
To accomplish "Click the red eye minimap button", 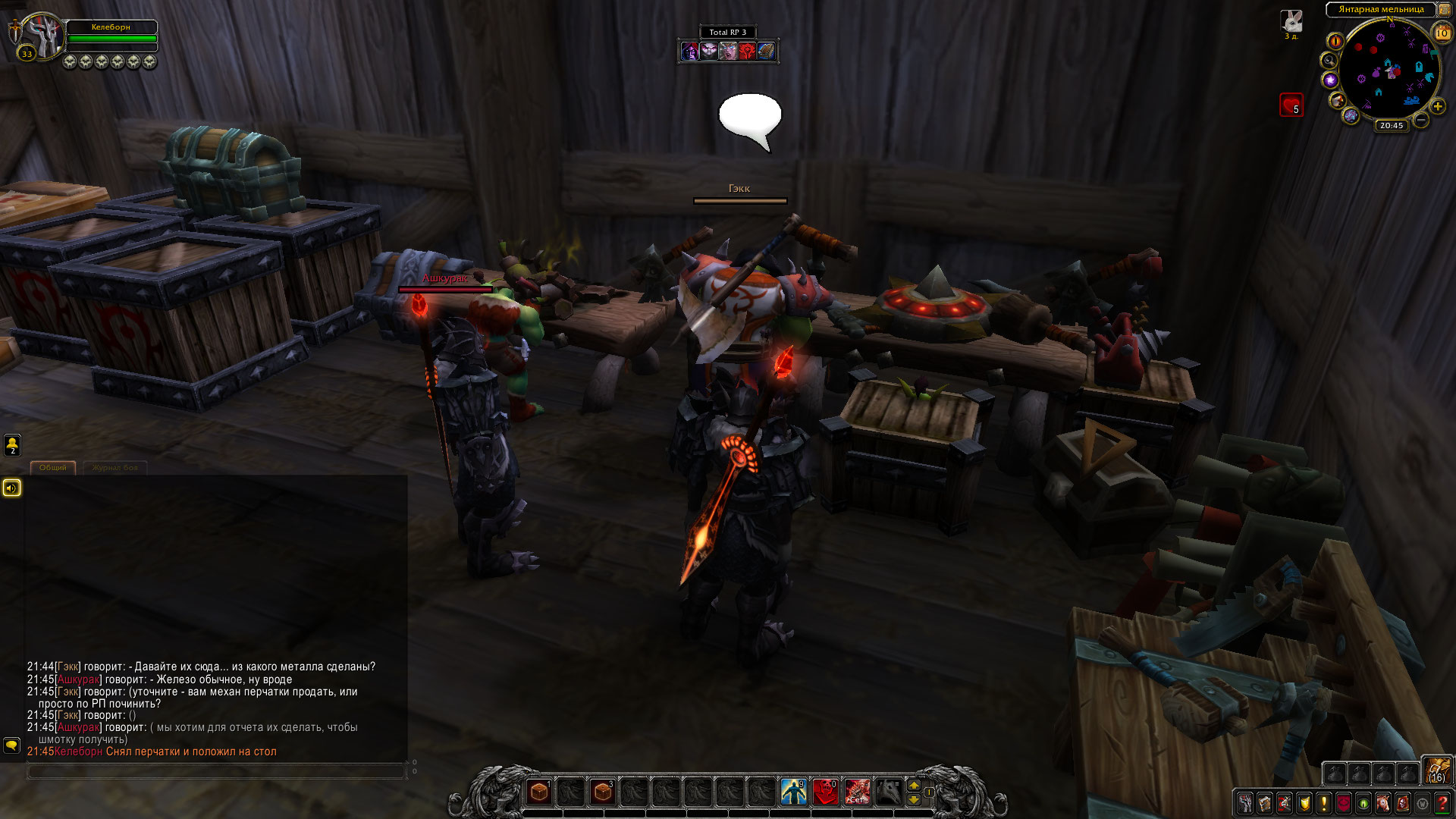I will point(1335,41).
